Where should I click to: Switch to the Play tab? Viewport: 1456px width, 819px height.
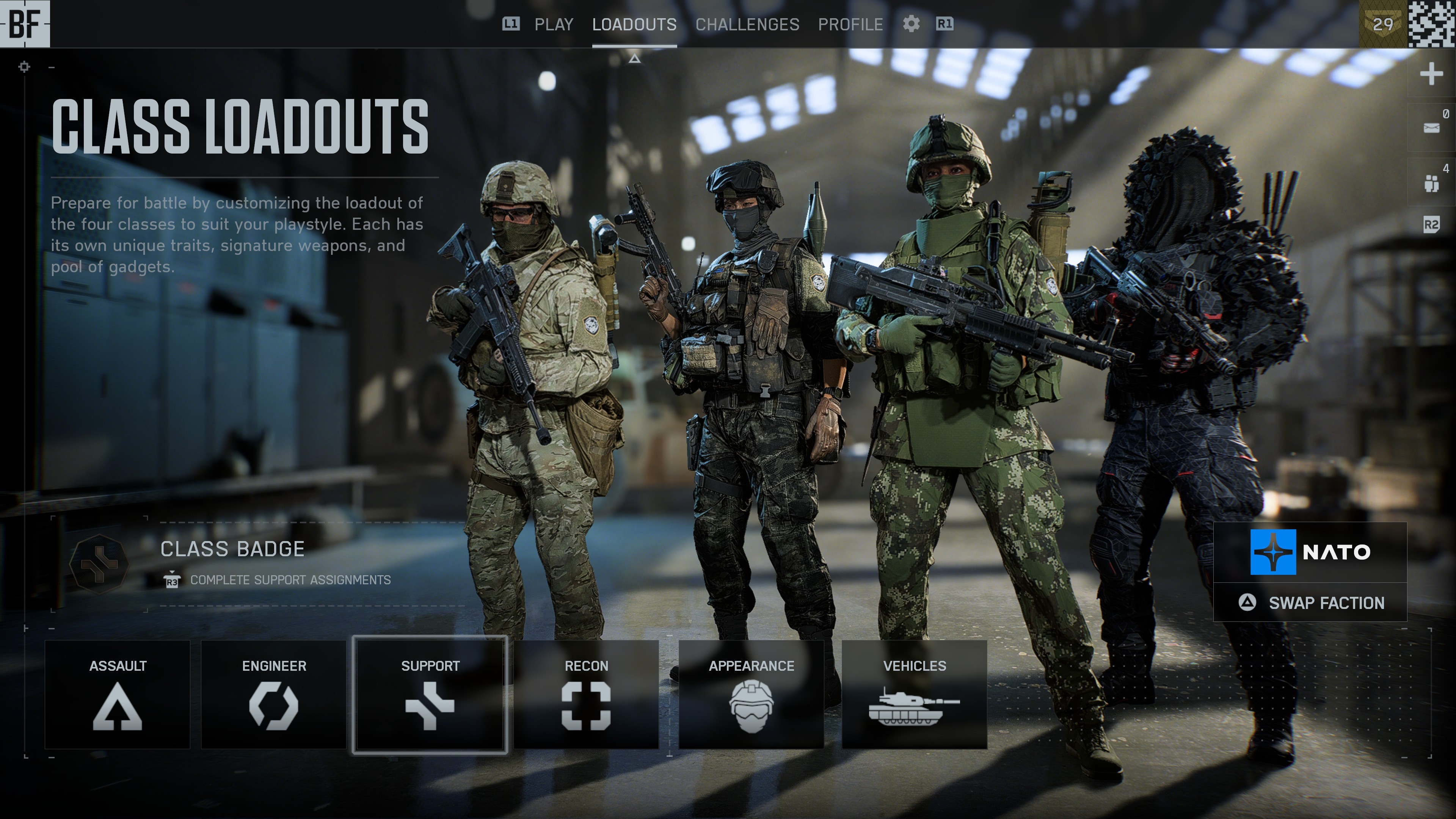click(x=553, y=24)
